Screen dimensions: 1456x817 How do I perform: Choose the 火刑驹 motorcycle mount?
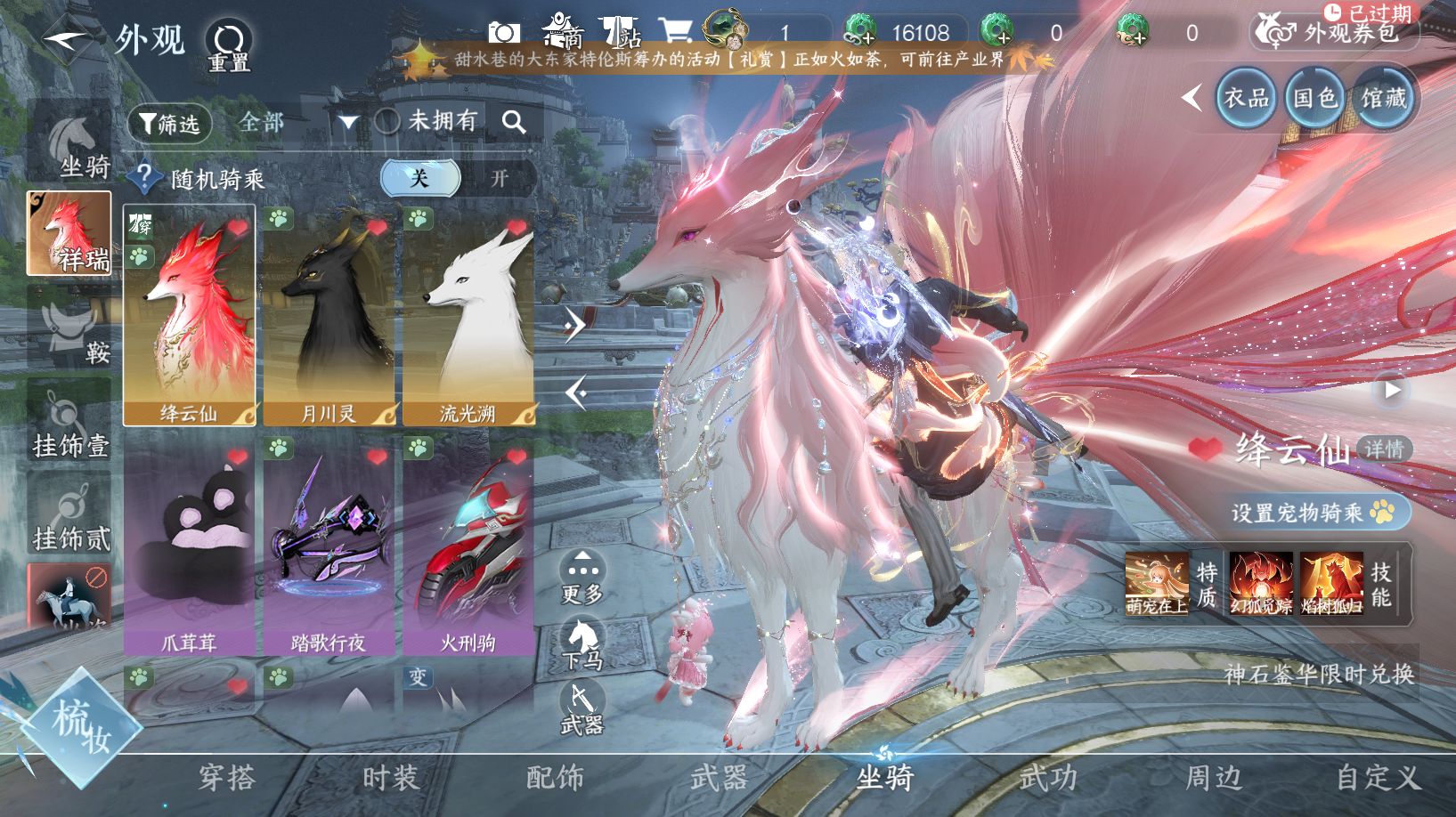[x=468, y=546]
